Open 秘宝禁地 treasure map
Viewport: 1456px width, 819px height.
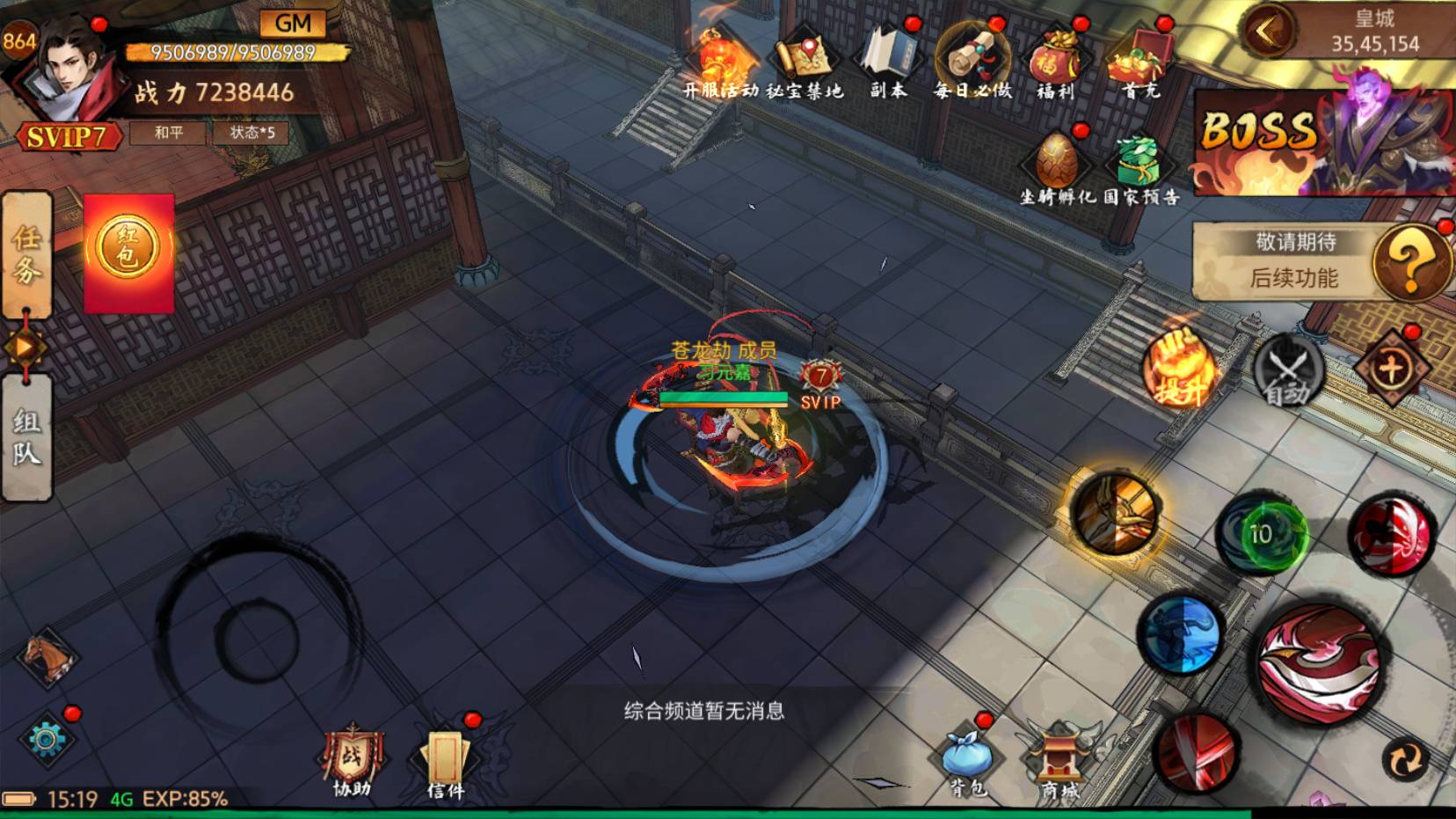click(804, 60)
